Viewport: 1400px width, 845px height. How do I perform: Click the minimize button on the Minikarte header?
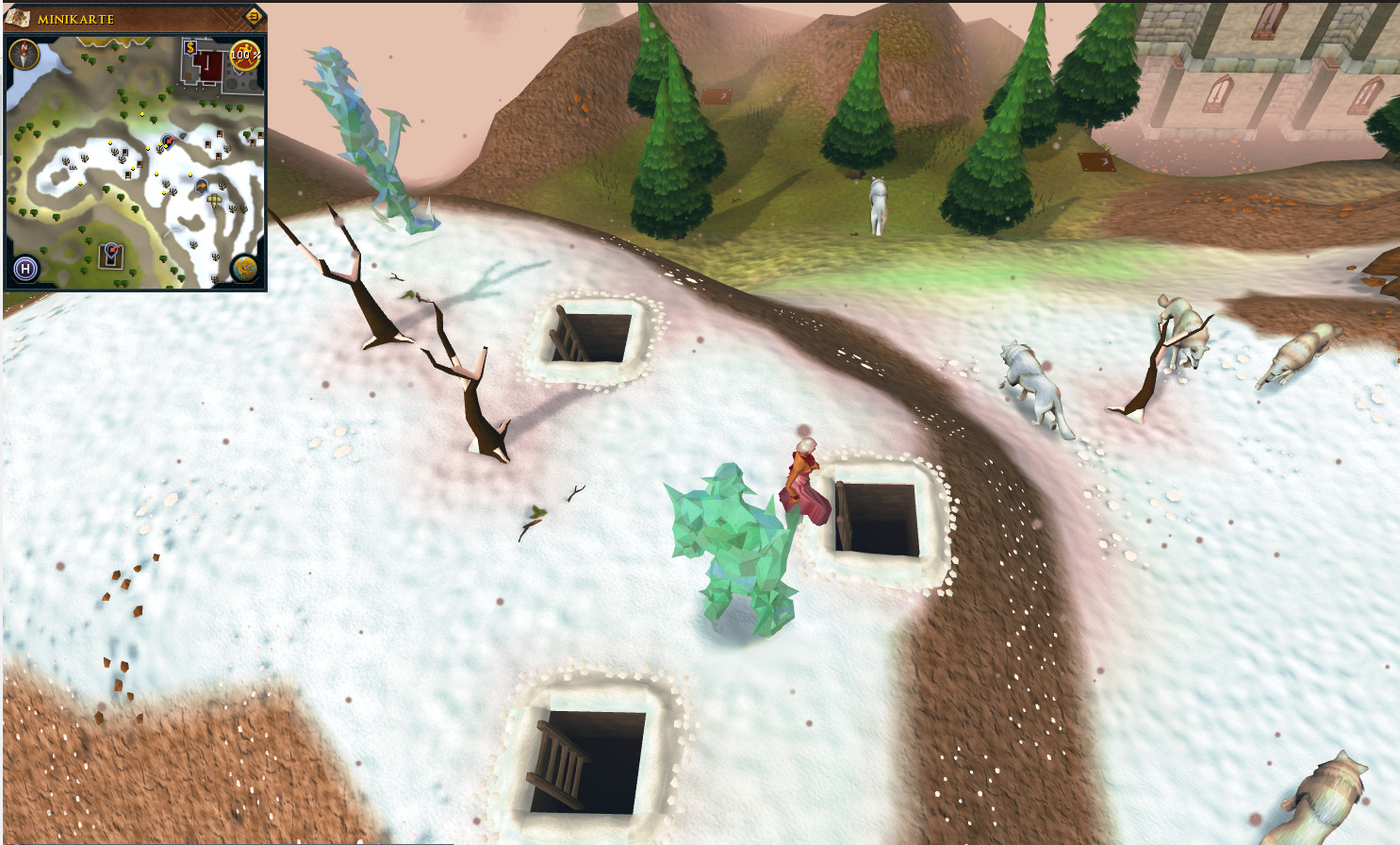254,17
